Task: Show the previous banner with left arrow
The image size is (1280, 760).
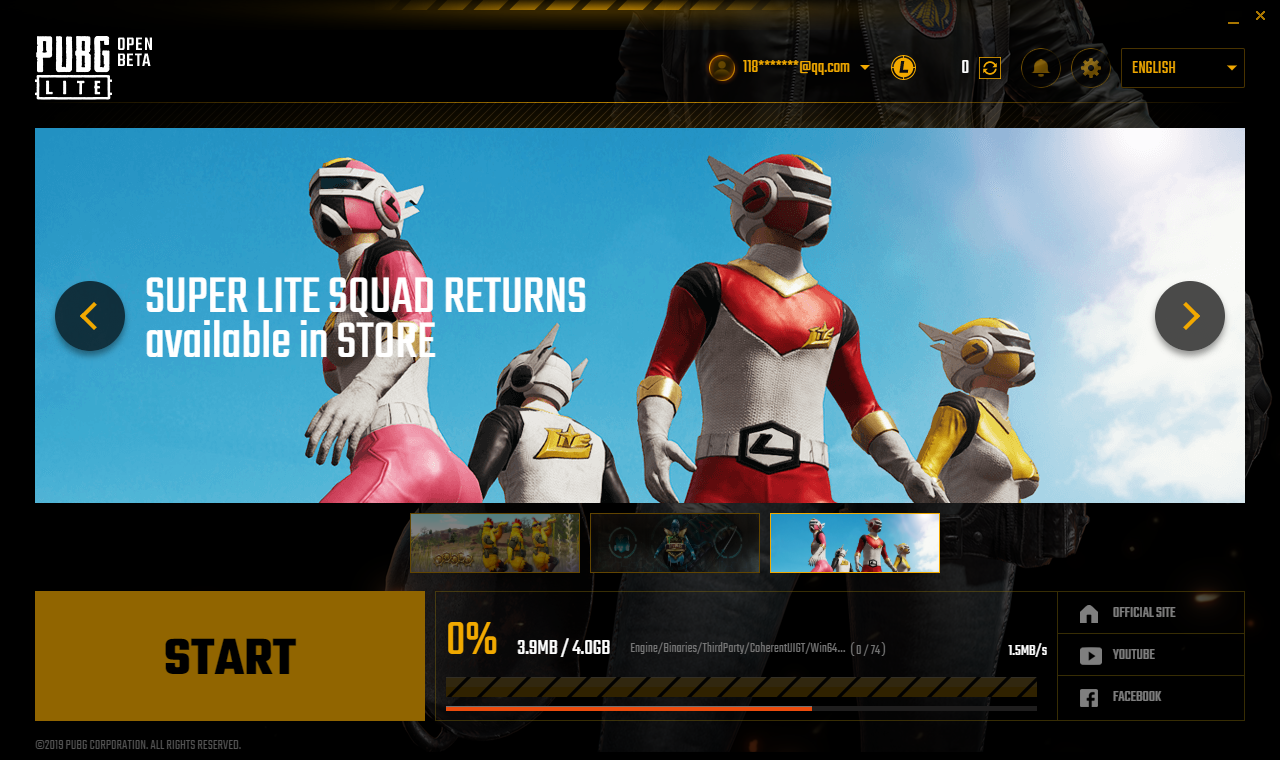Action: point(90,316)
